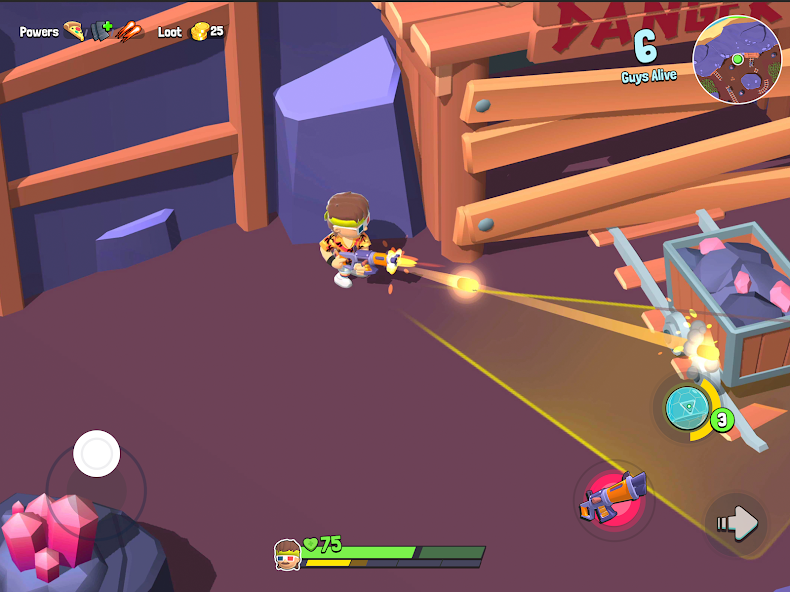The width and height of the screenshot is (790, 592).
Task: Select the twin fireballs power icon
Action: pyautogui.click(x=129, y=31)
